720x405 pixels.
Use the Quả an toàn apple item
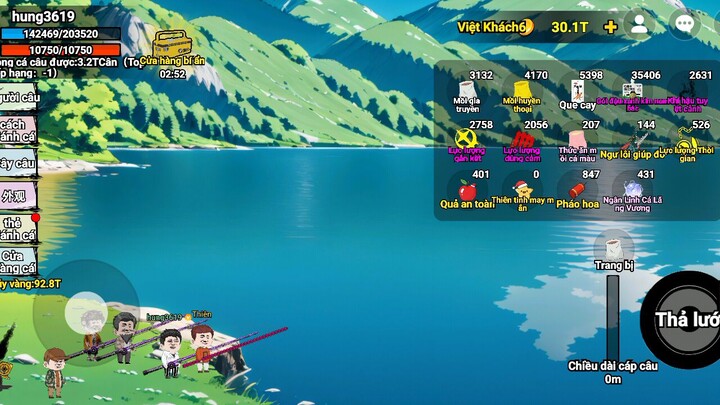click(467, 191)
